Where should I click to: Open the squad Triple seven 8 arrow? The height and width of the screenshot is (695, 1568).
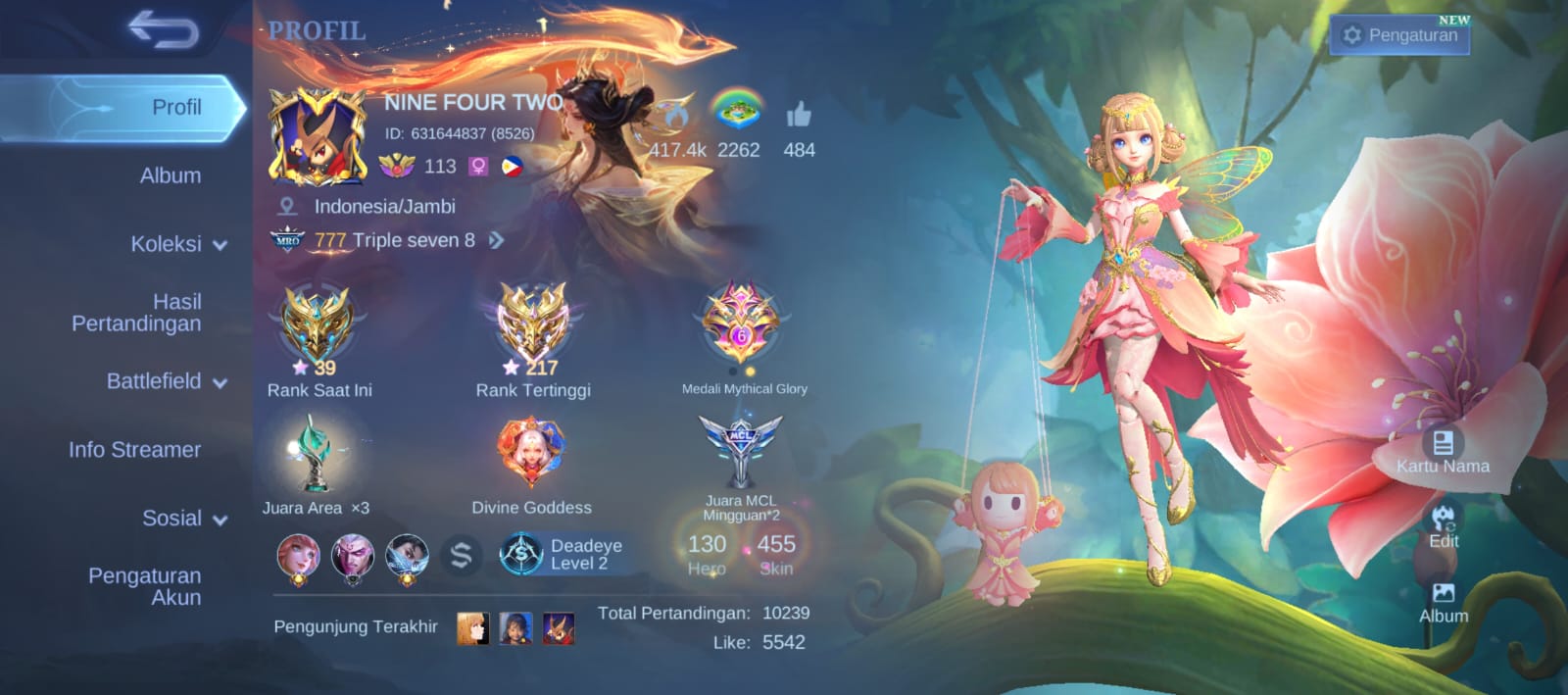(x=497, y=240)
